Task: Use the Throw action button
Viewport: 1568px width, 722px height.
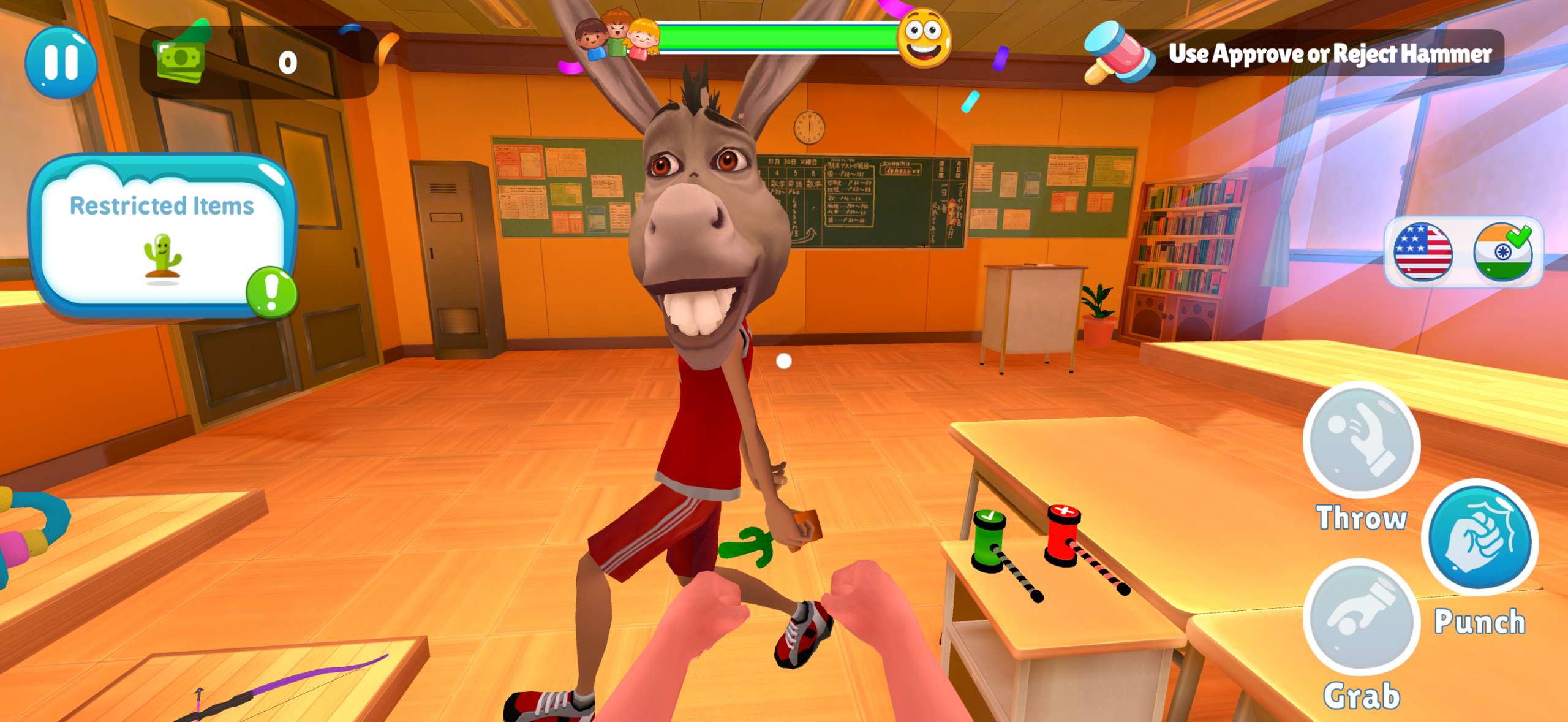Action: (1361, 441)
